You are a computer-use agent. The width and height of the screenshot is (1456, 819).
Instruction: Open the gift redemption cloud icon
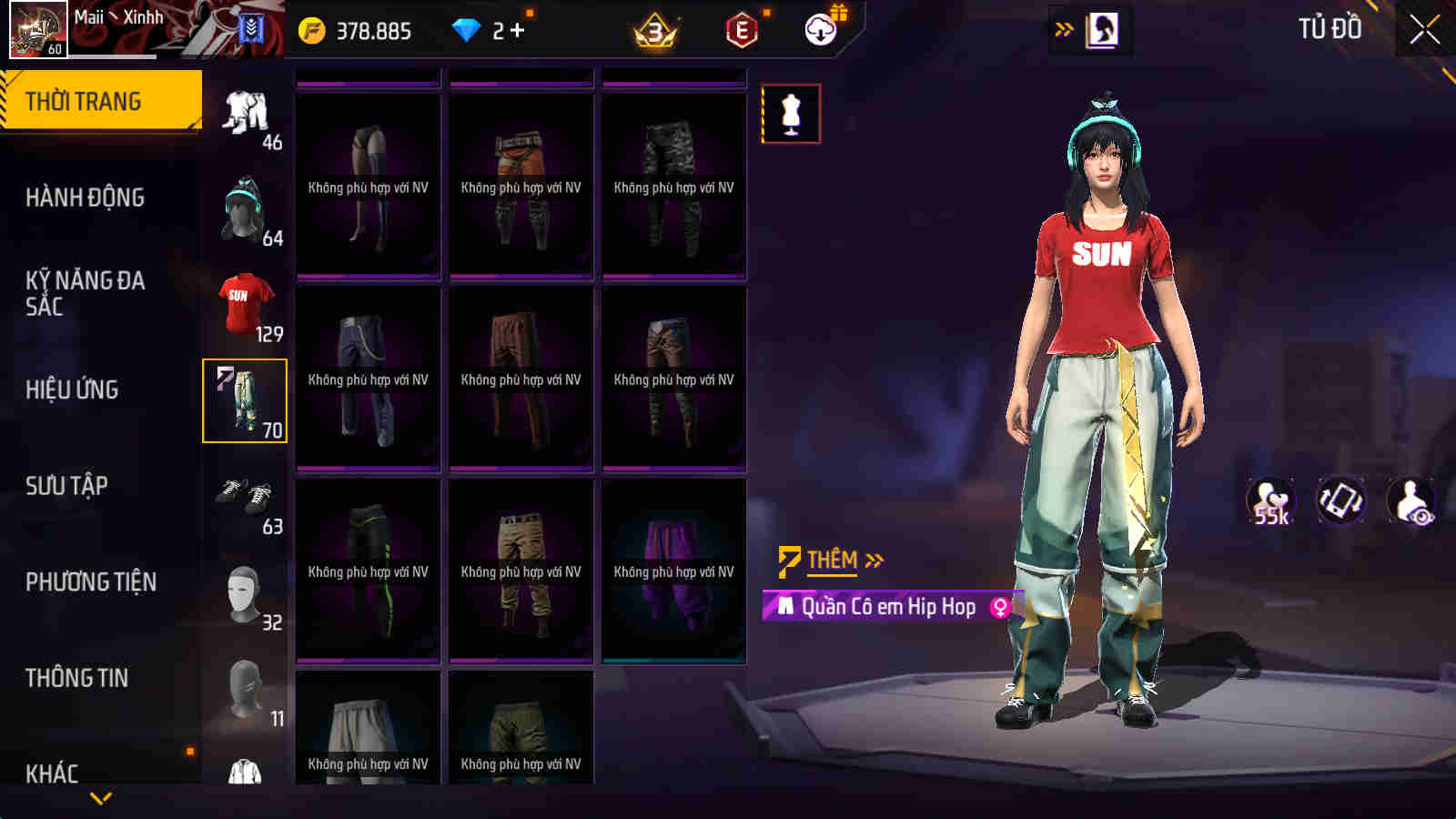point(822,32)
